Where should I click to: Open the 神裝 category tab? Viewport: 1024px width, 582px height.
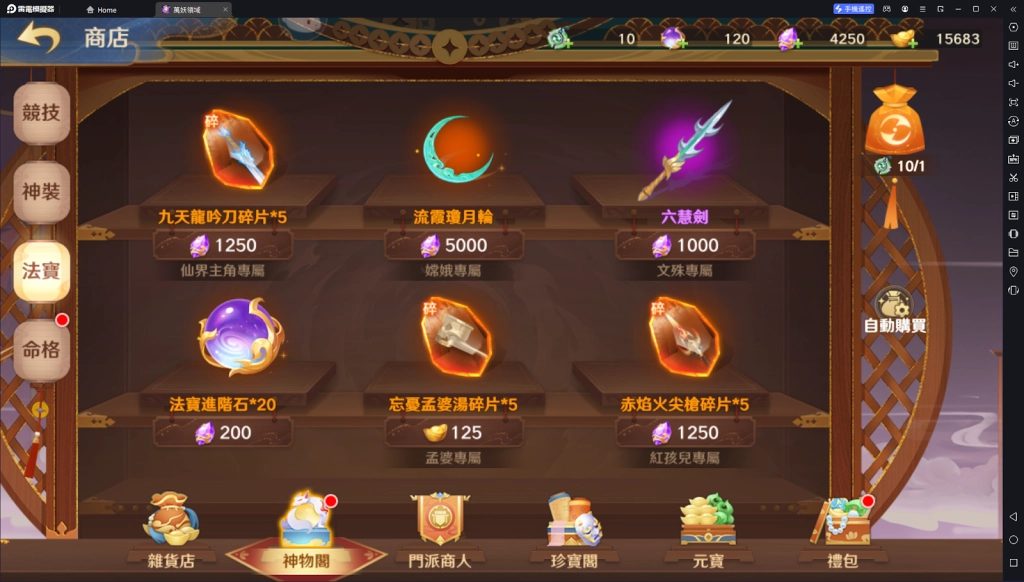41,192
